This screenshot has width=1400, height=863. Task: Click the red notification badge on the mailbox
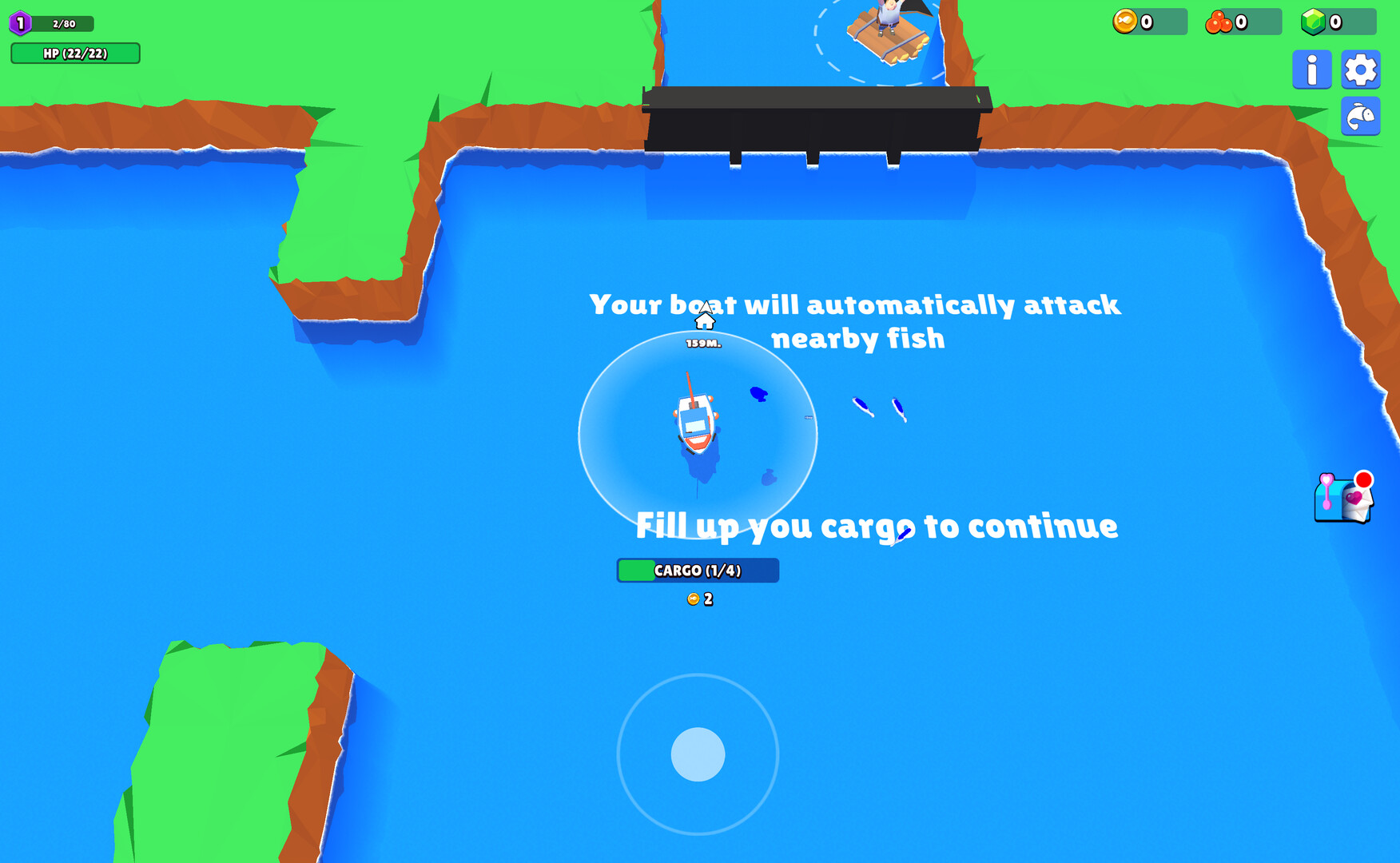pyautogui.click(x=1363, y=479)
